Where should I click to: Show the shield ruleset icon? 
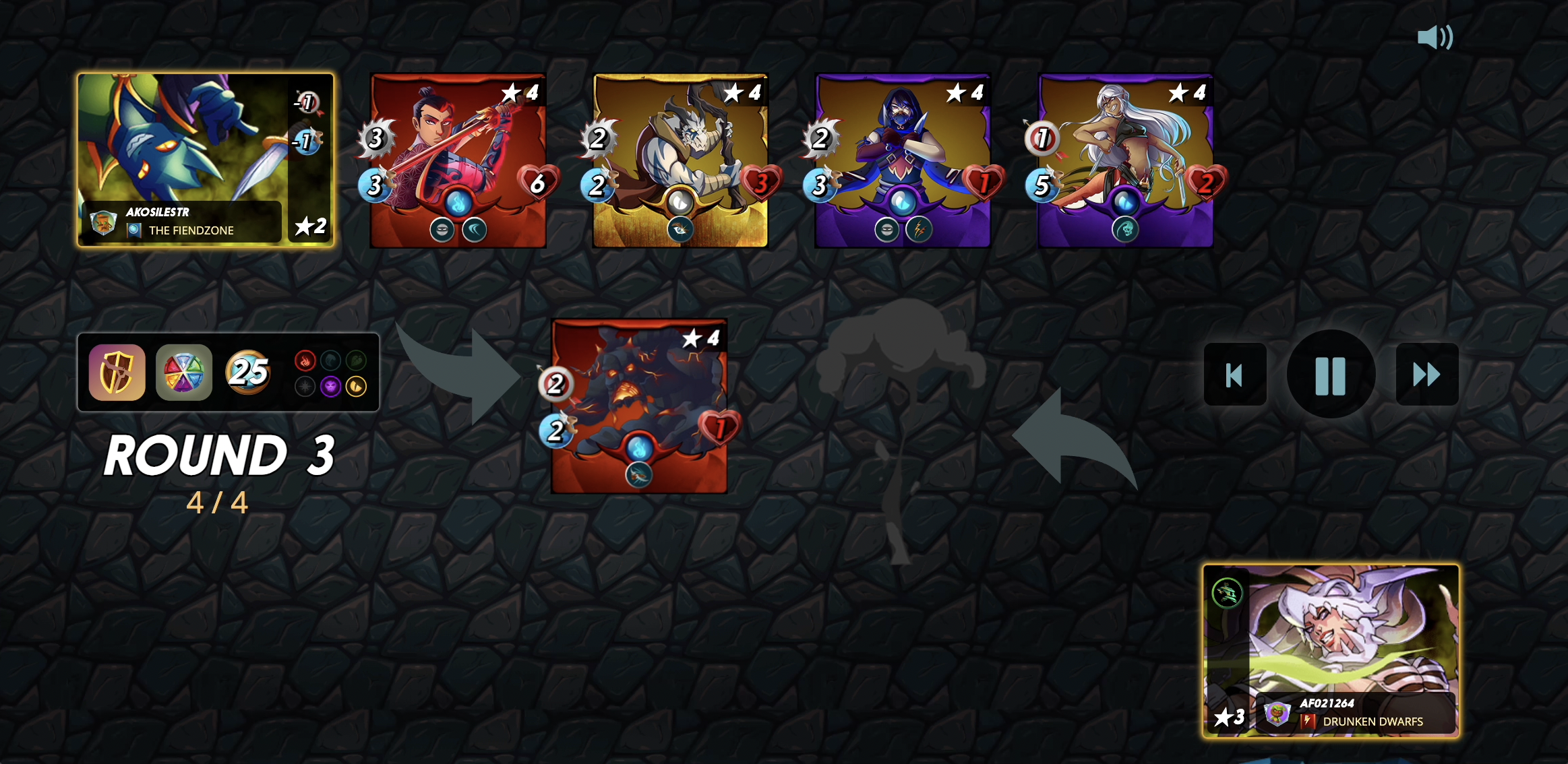(x=117, y=373)
